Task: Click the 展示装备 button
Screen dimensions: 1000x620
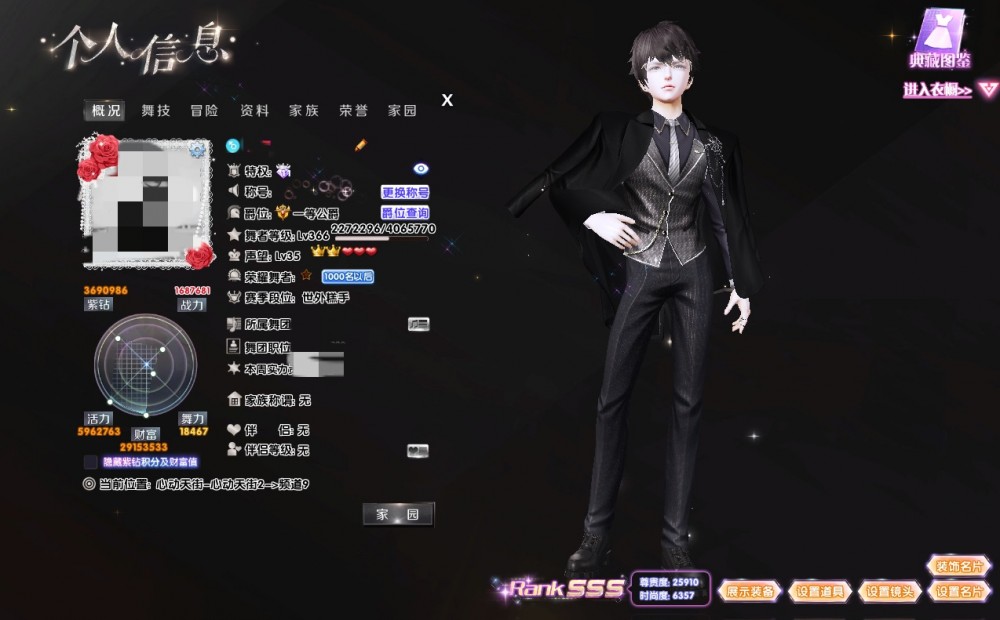Action: tap(749, 591)
